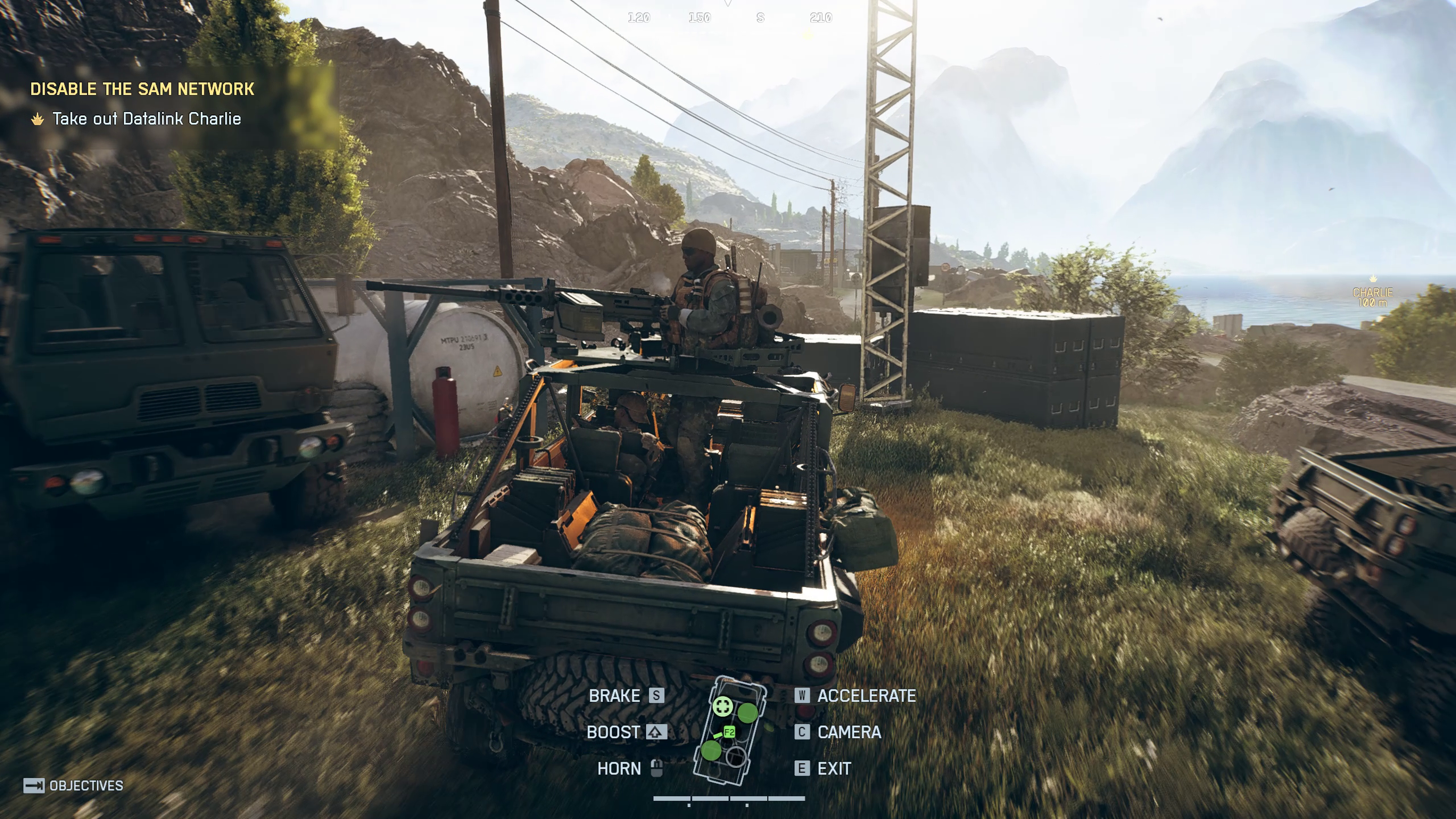Viewport: 1456px width, 819px height.
Task: Select the Take out Datalink Charlie objective
Action: click(146, 119)
